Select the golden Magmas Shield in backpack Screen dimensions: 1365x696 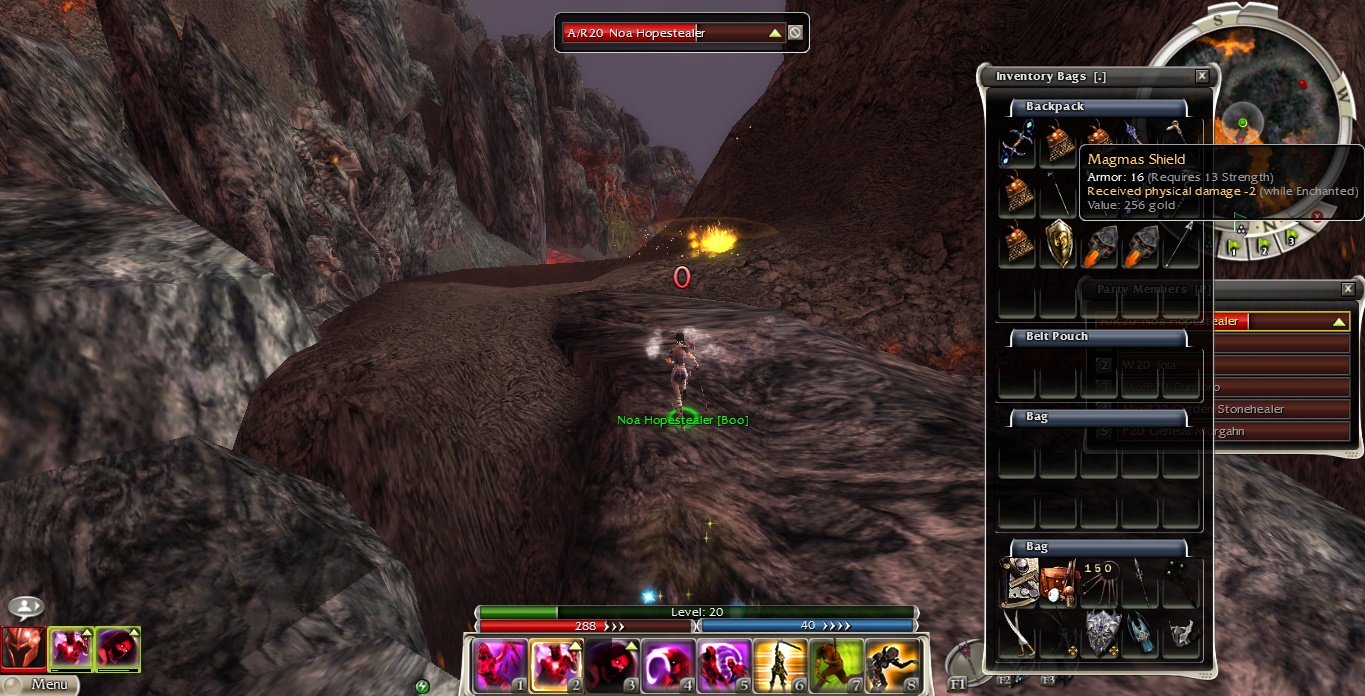[1059, 245]
